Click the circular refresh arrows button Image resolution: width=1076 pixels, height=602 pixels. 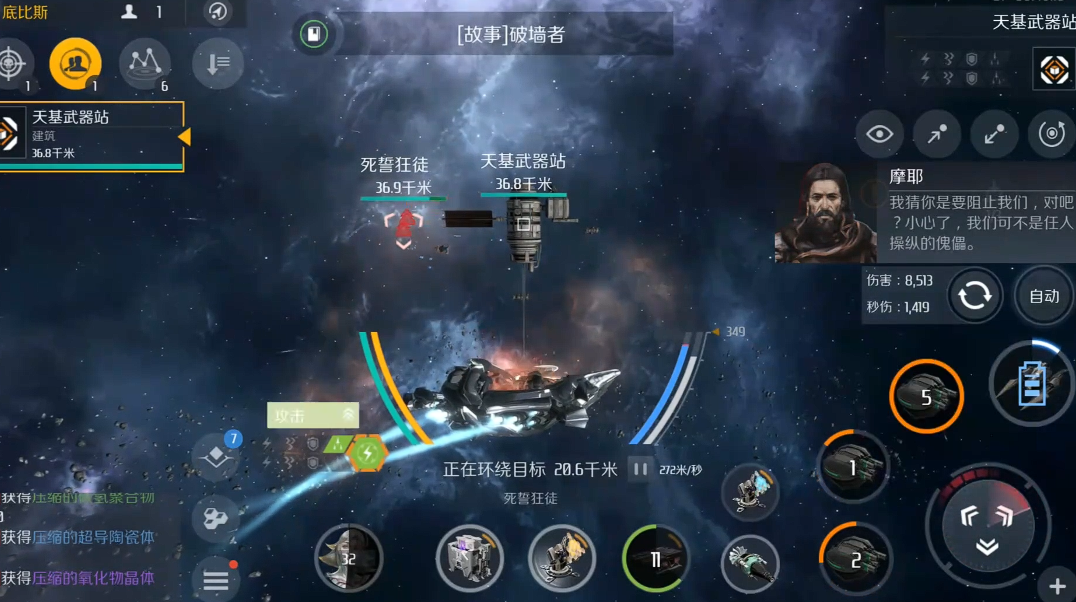click(975, 296)
